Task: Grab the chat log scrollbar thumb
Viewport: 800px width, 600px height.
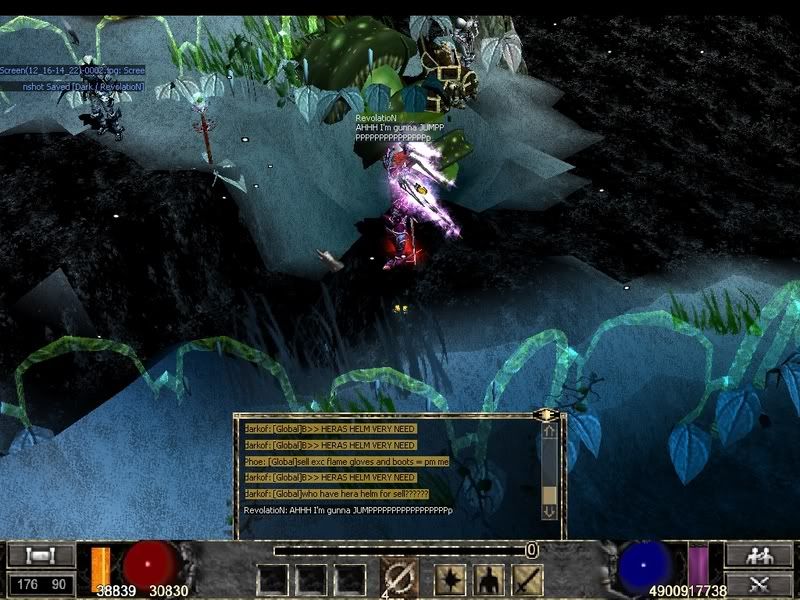Action: click(549, 494)
